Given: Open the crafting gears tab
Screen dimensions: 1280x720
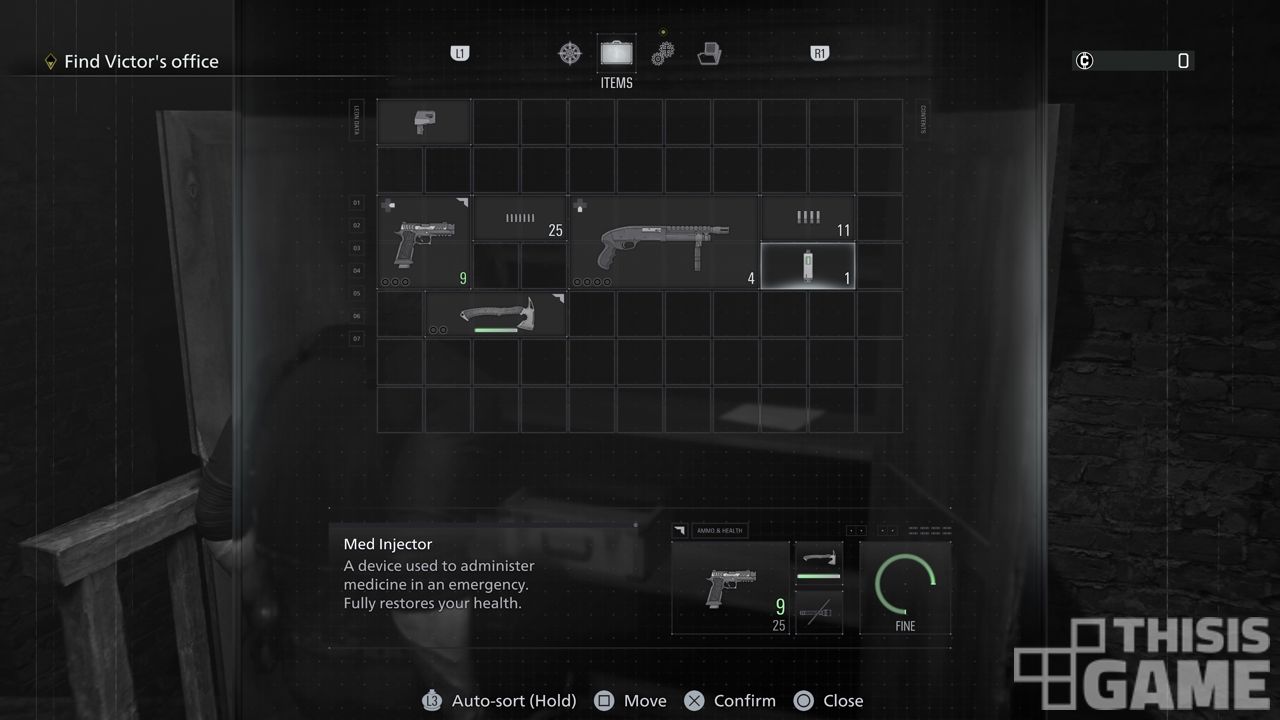Looking at the screenshot, I should 662,53.
